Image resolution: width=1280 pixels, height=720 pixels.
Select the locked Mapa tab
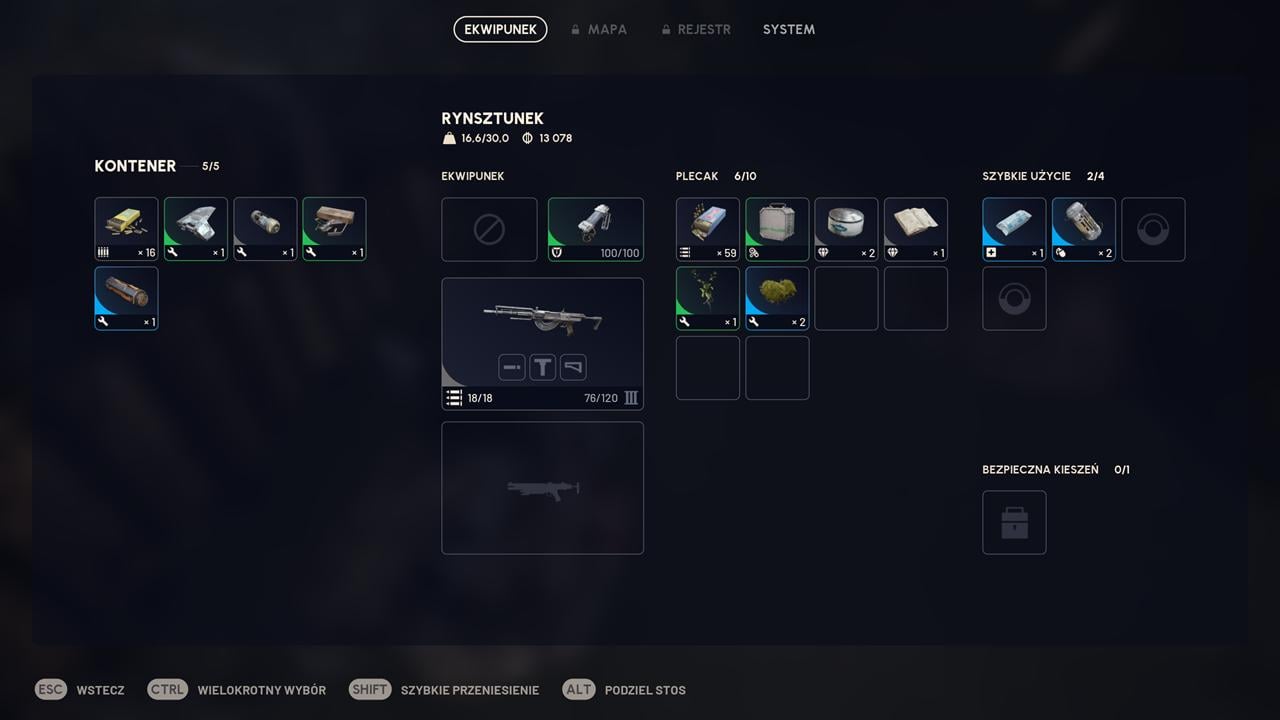coord(599,29)
